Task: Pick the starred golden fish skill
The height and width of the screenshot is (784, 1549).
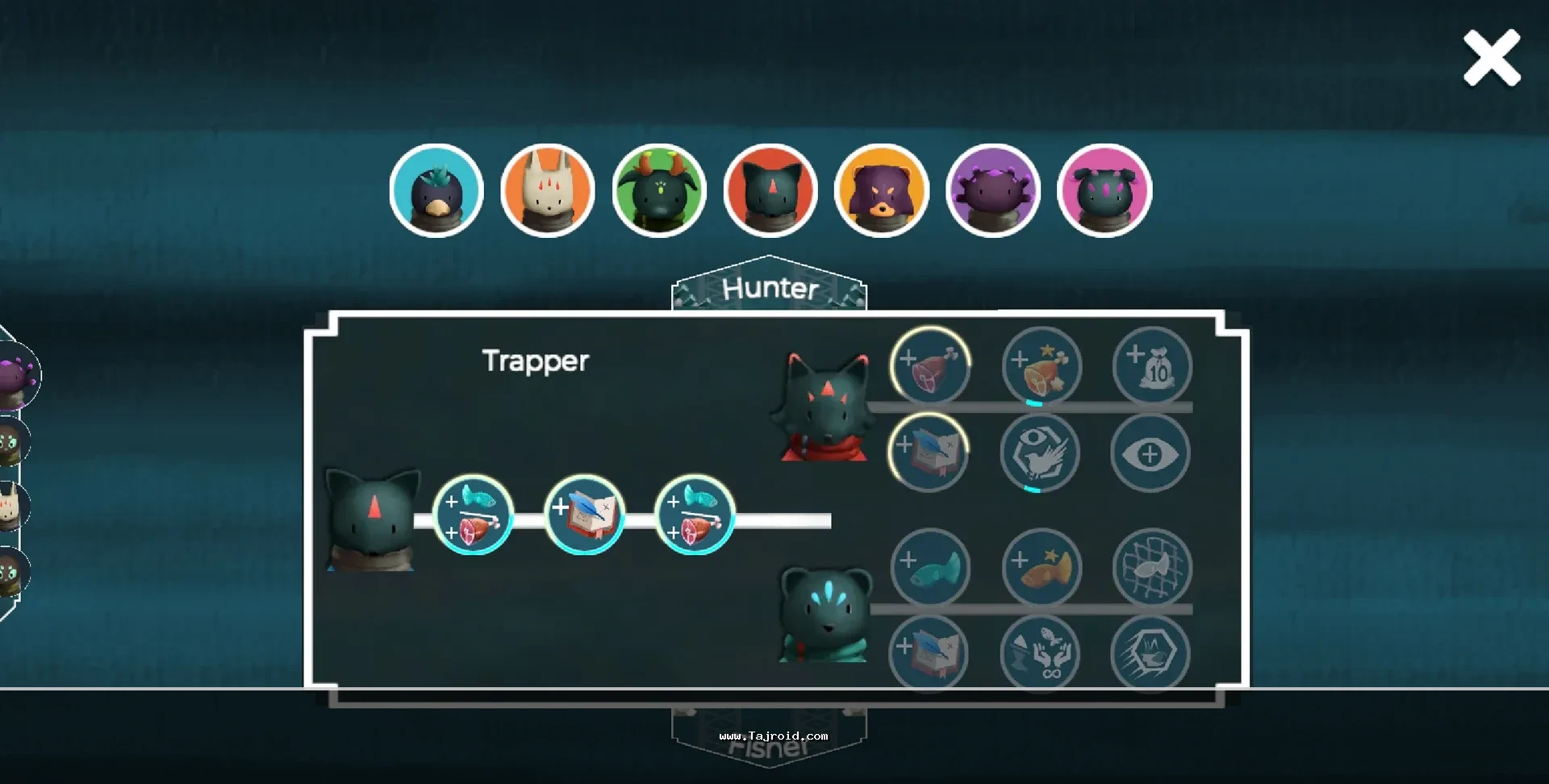Action: pos(1042,567)
